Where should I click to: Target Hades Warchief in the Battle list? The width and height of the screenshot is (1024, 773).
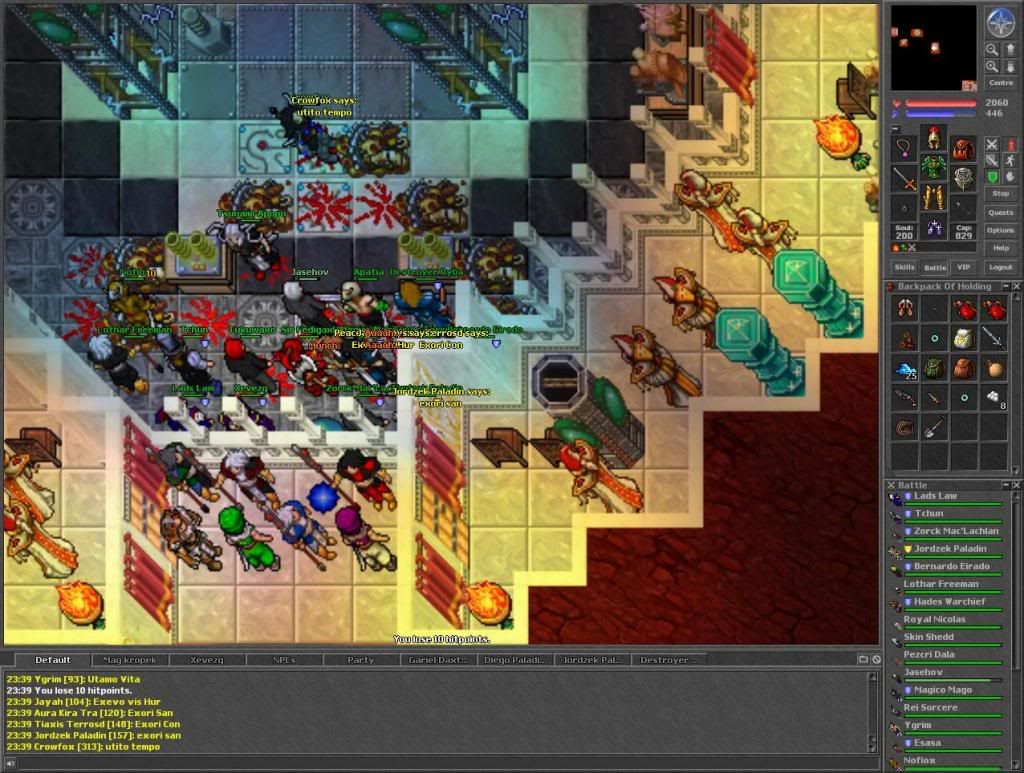(x=949, y=602)
